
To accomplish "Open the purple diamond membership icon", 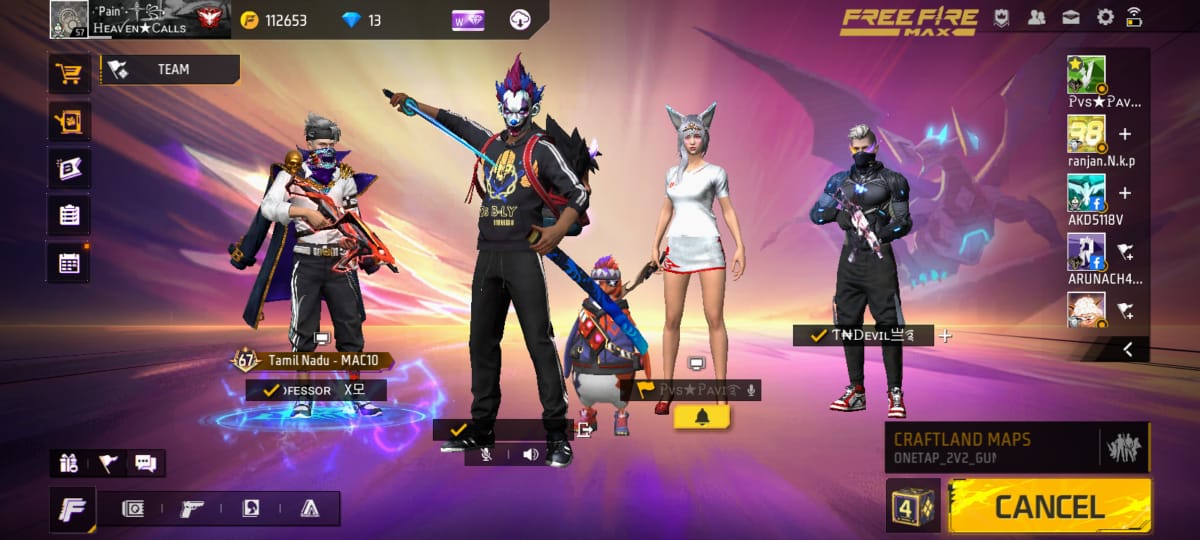I will 467,19.
